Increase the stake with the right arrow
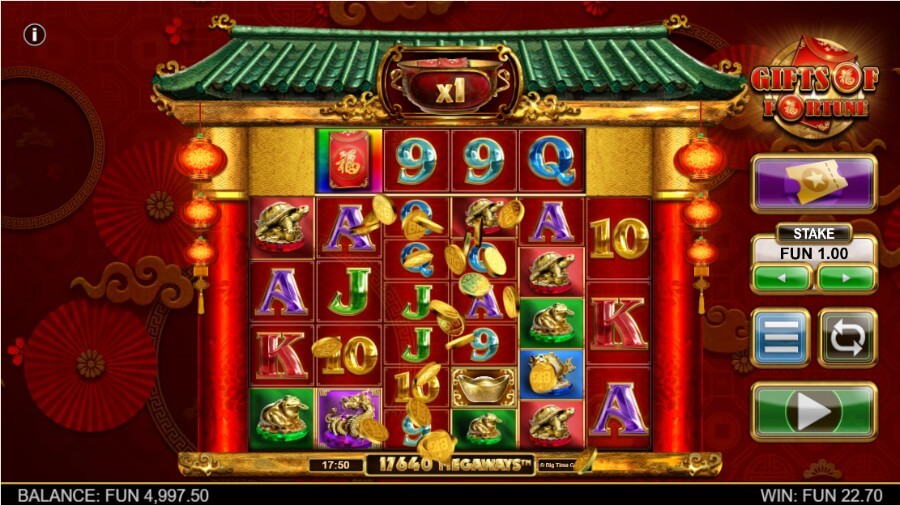 pos(846,277)
